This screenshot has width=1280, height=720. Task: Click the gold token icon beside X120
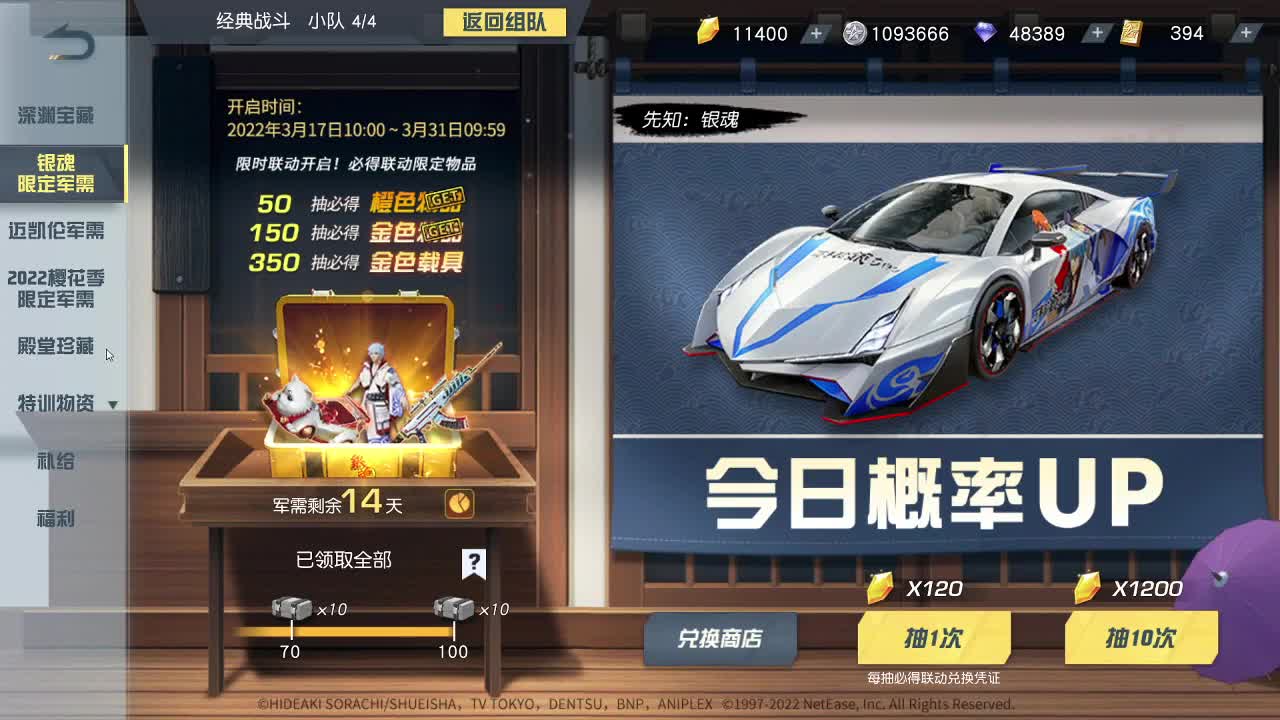click(878, 589)
